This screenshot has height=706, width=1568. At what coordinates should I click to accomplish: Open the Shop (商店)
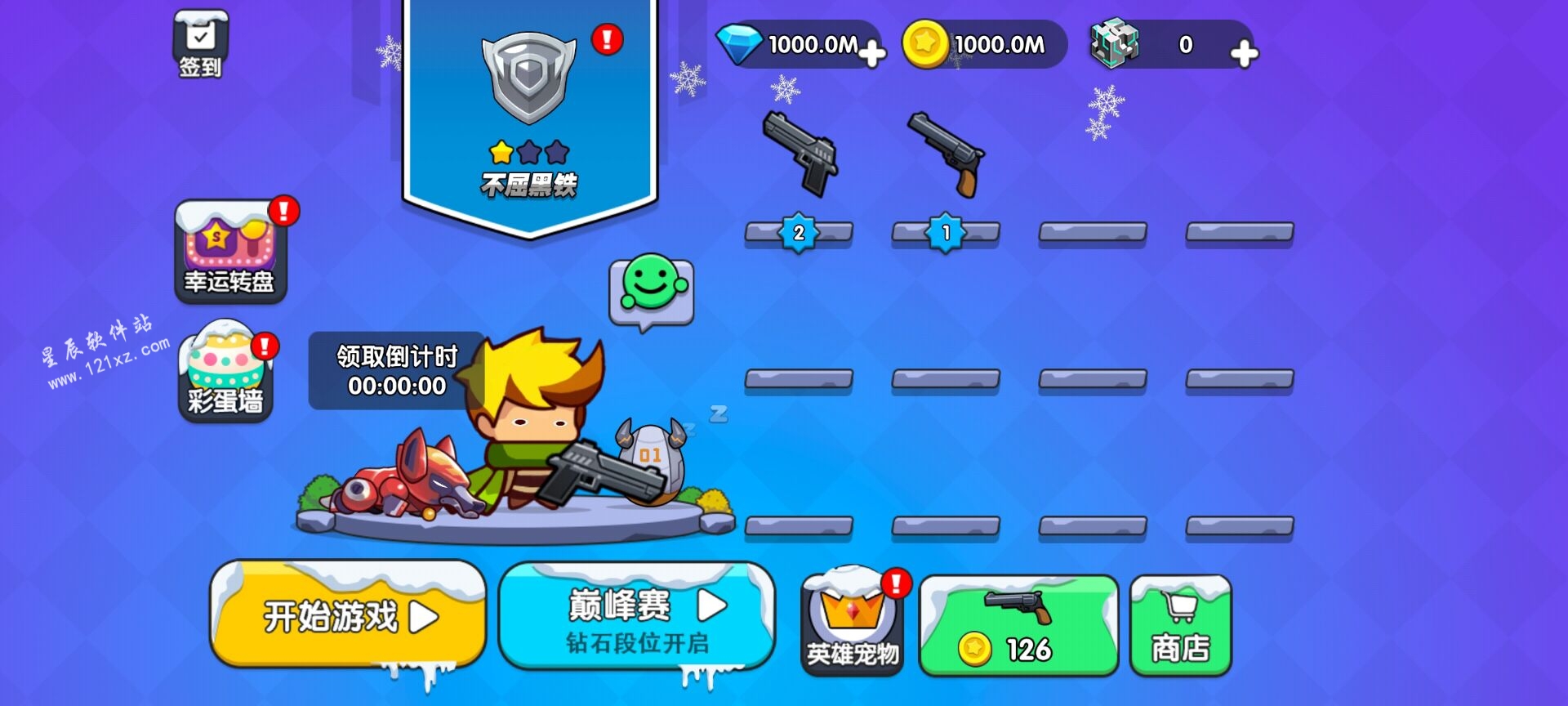pyautogui.click(x=1180, y=626)
